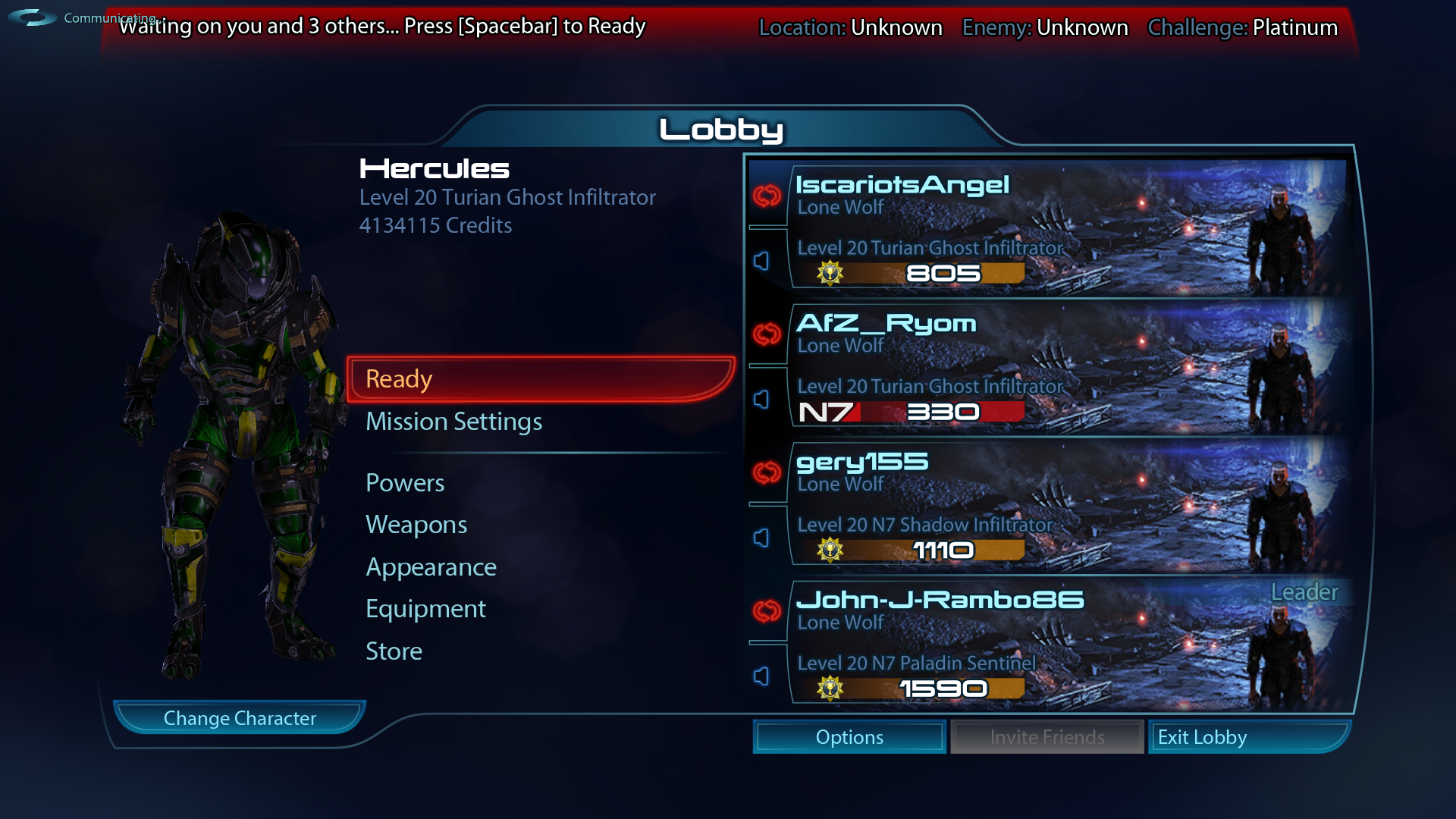This screenshot has width=1456, height=819.
Task: Click the Ready button
Action: [540, 379]
